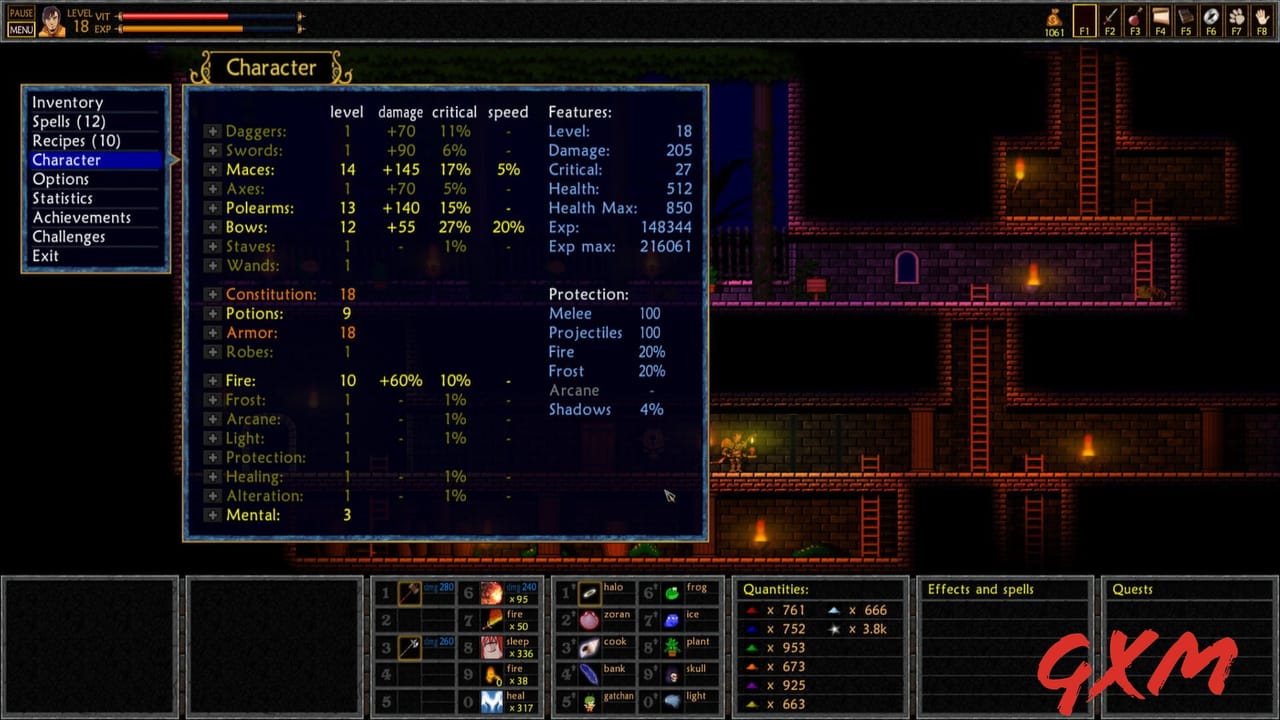This screenshot has width=1280, height=720.
Task: Show the Recipes (10) page
Action: (x=76, y=140)
